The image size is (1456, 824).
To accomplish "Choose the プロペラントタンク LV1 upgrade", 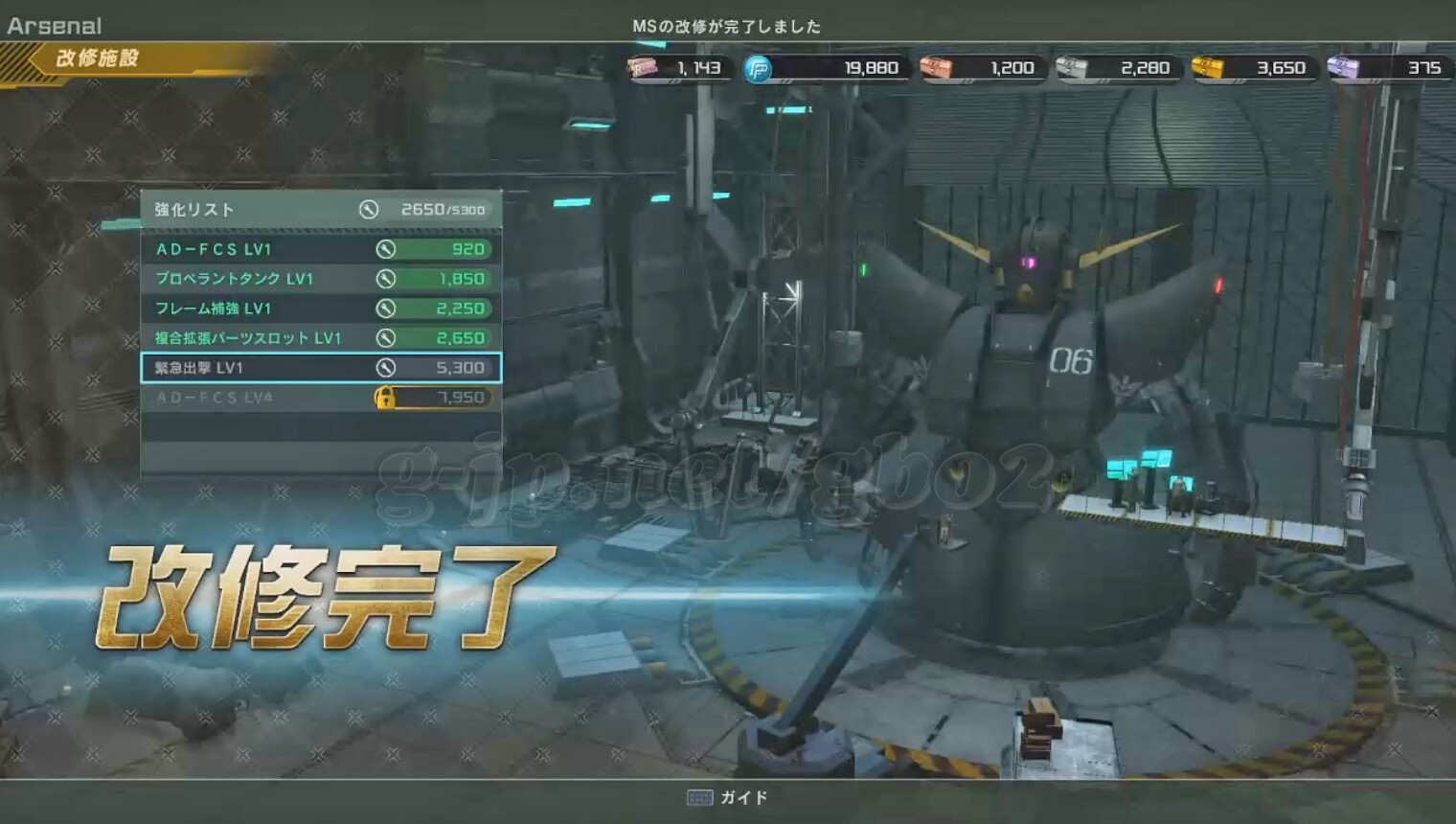I will [321, 279].
